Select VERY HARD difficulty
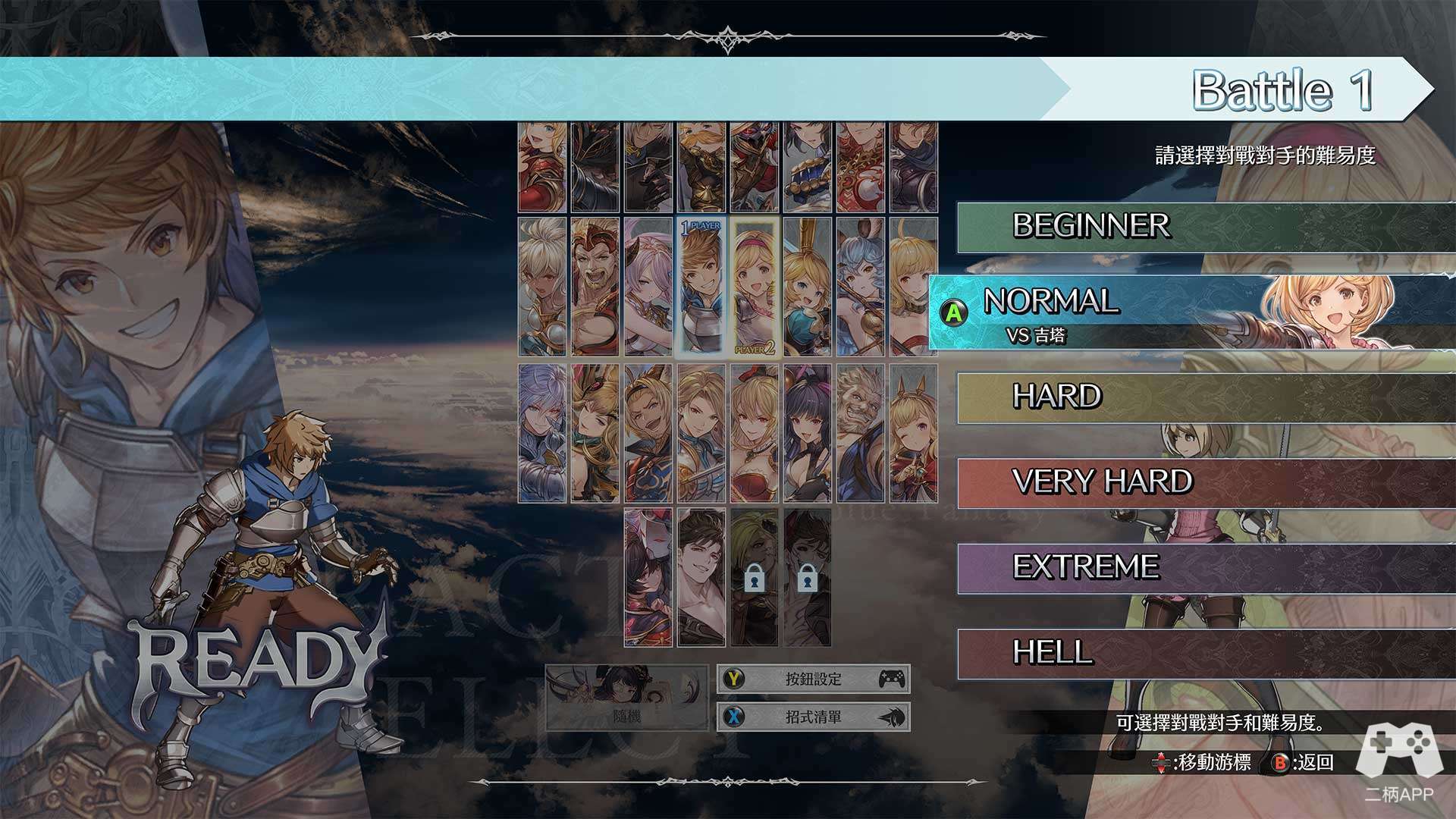Image resolution: width=1456 pixels, height=819 pixels. pos(1206,483)
